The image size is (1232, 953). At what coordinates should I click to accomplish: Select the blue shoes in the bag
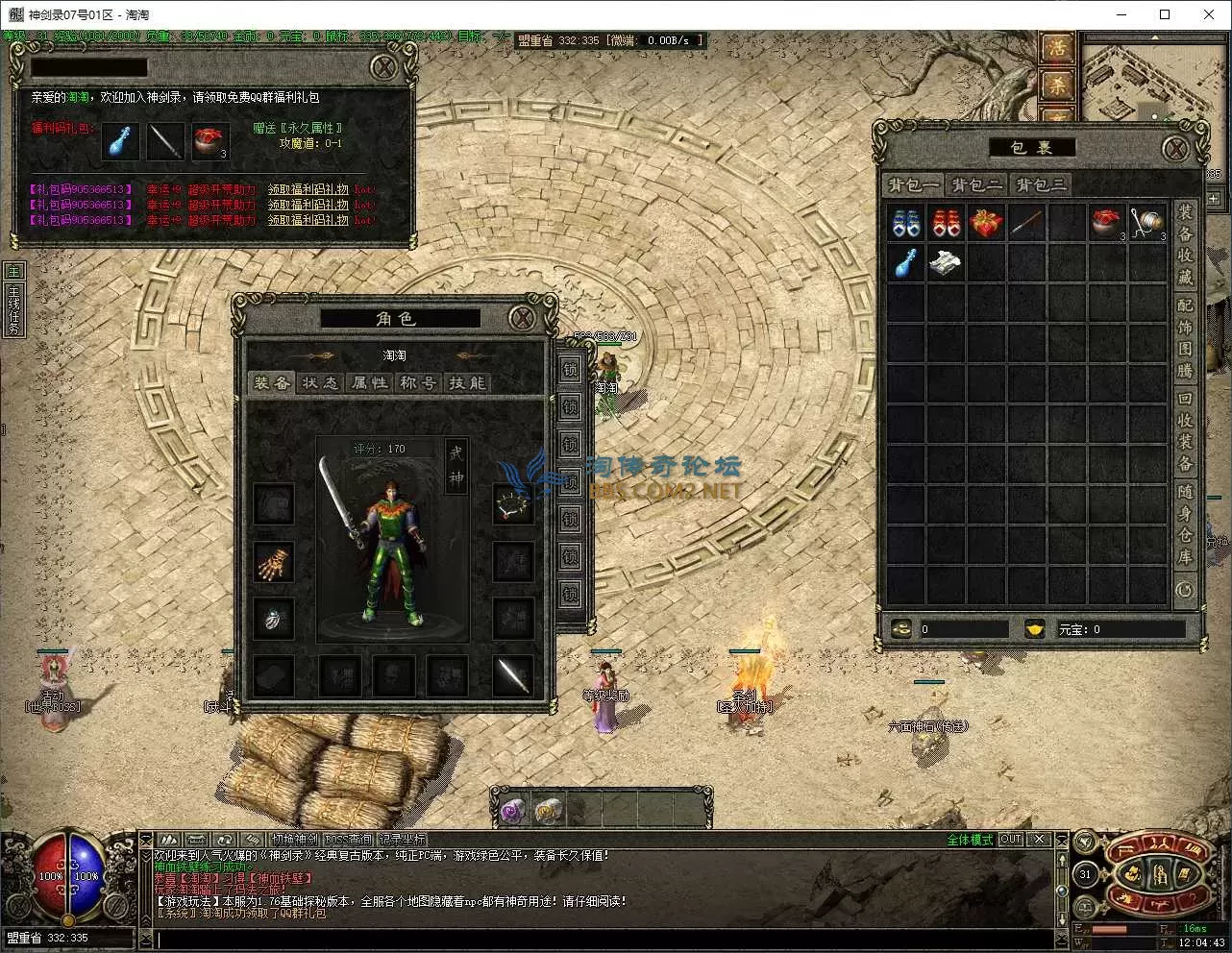(905, 223)
